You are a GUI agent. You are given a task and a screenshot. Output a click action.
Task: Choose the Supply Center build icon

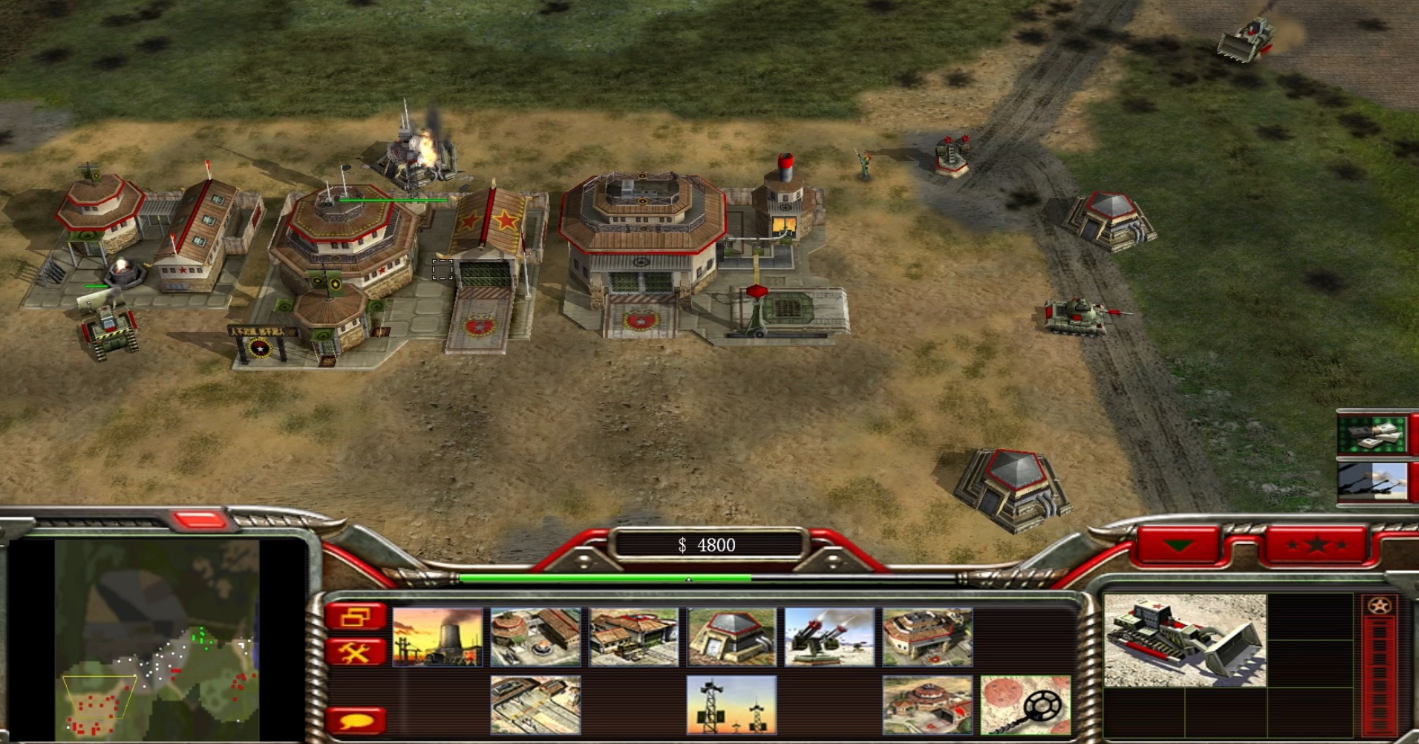(633, 637)
